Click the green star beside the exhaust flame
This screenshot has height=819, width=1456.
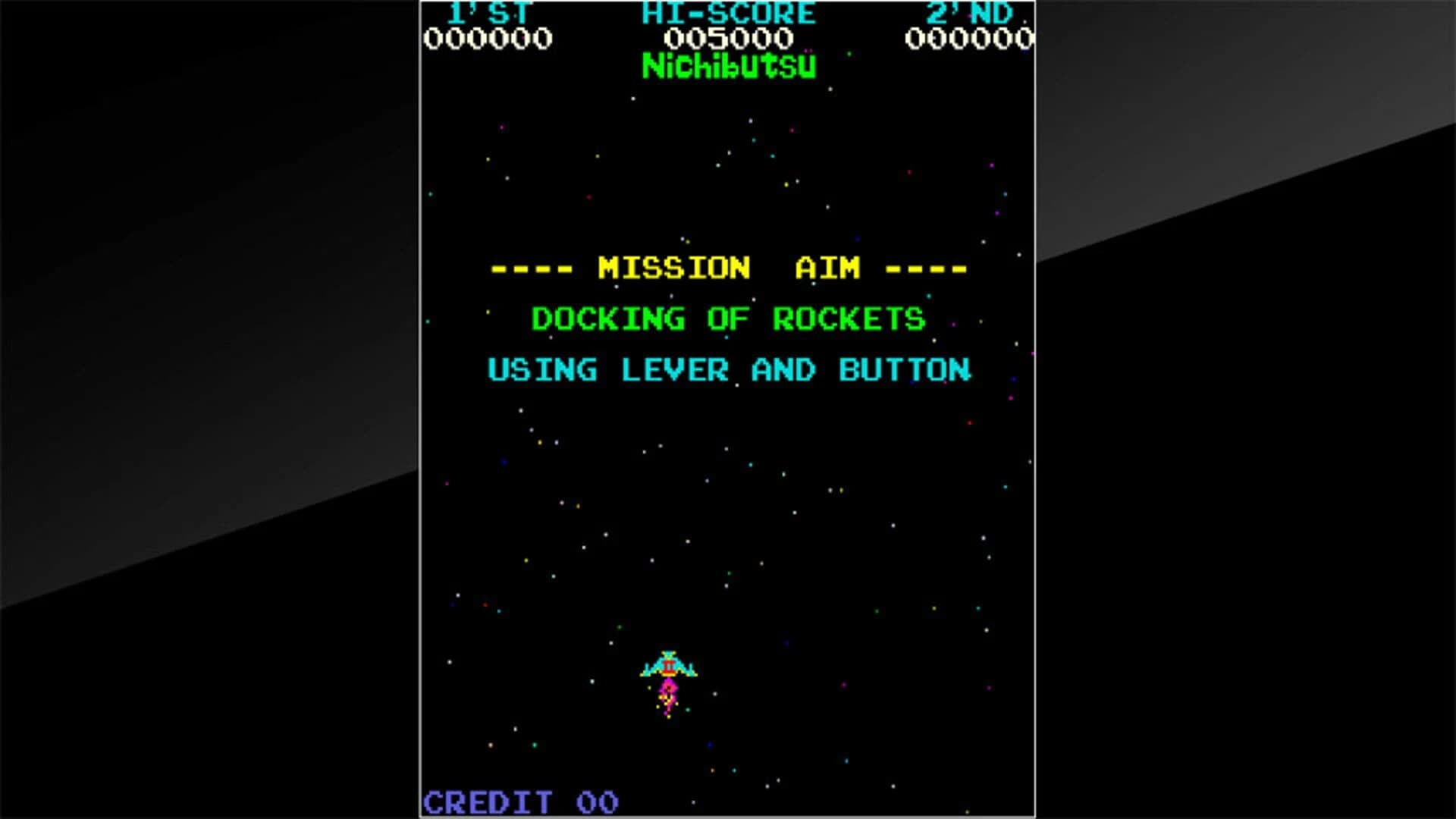point(688,710)
